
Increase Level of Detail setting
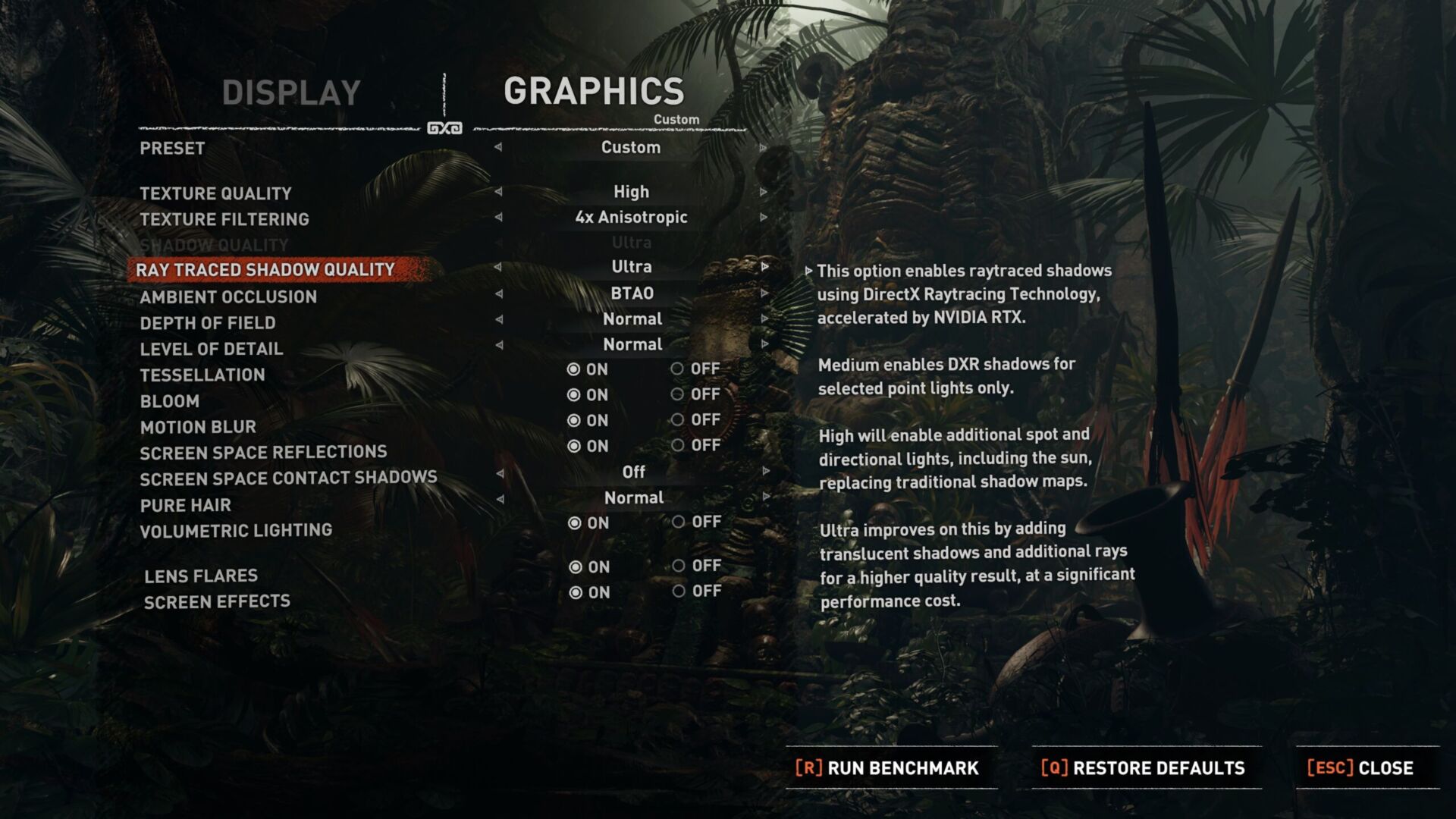coord(764,345)
